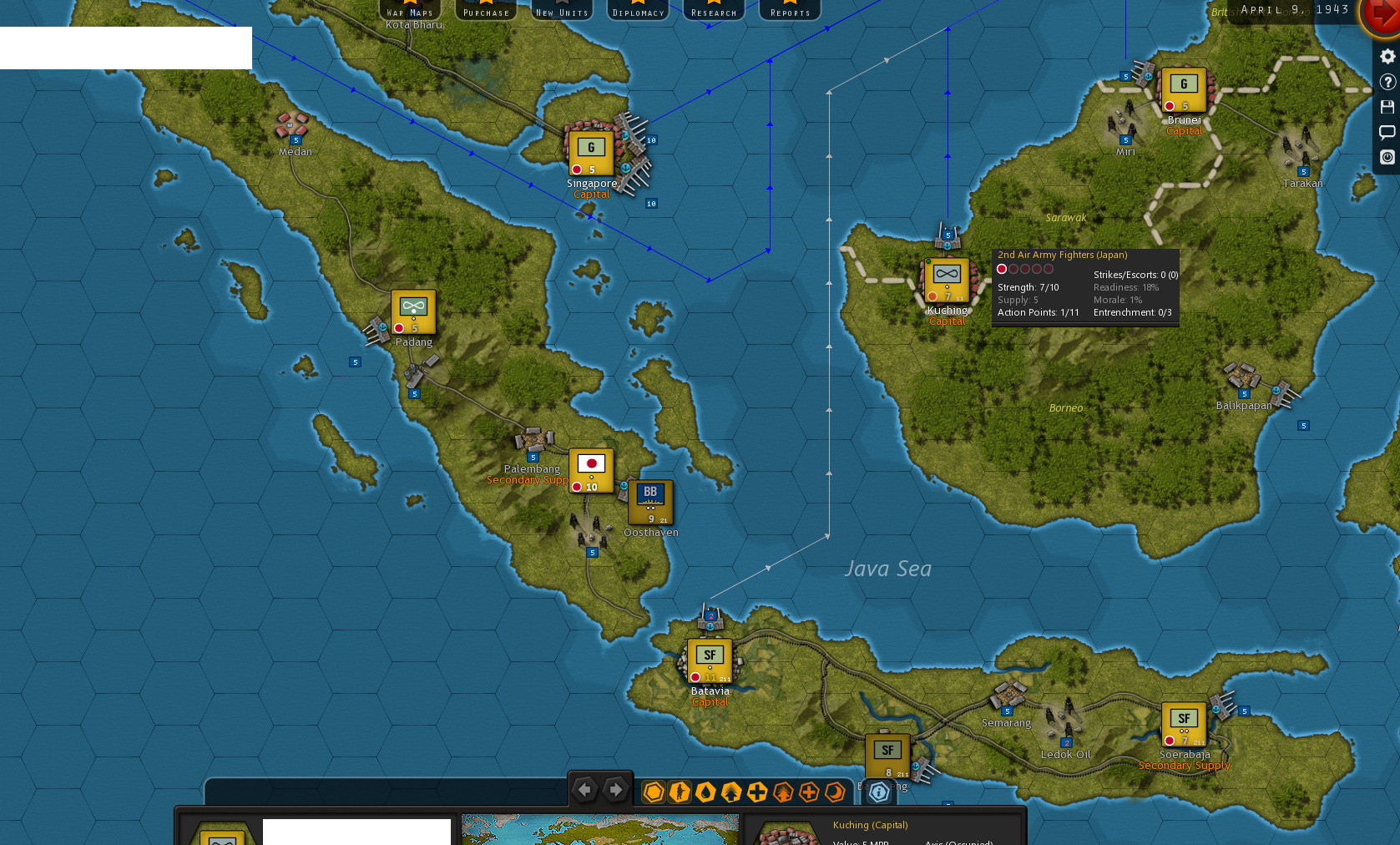
Task: Open the chat speech bubble icon
Action: pos(1387,131)
